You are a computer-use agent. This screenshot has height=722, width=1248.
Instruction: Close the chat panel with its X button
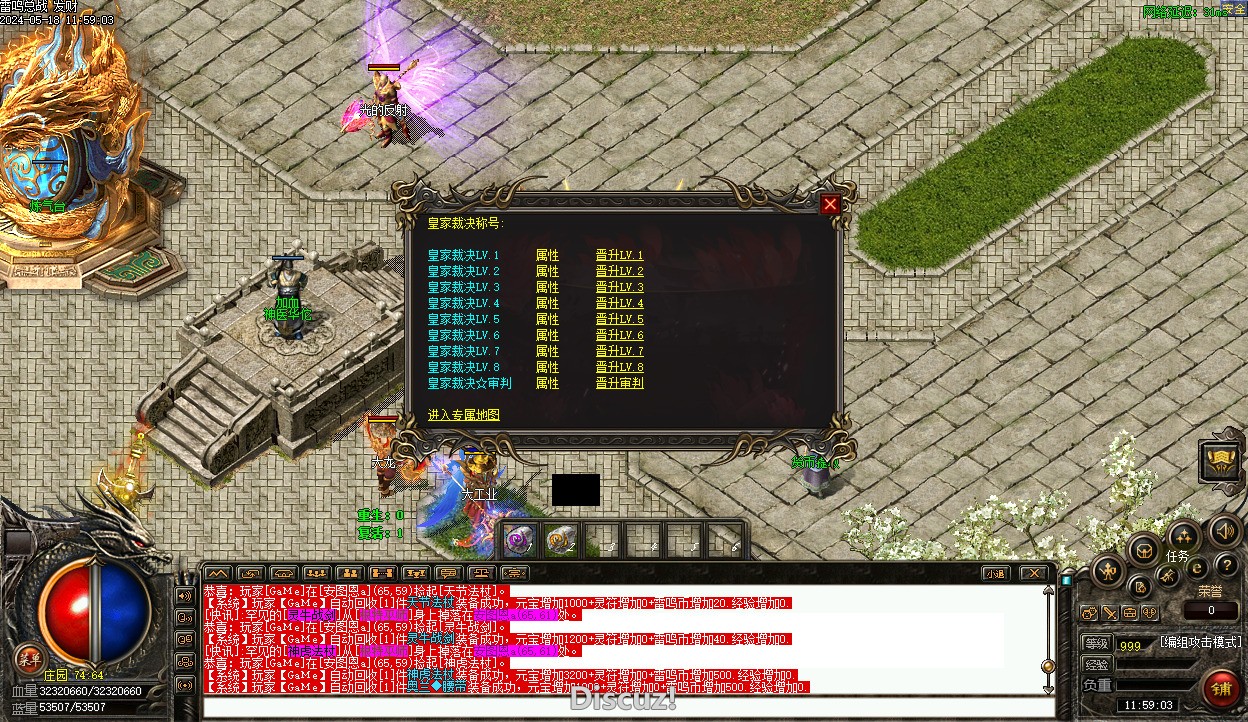tap(1033, 574)
